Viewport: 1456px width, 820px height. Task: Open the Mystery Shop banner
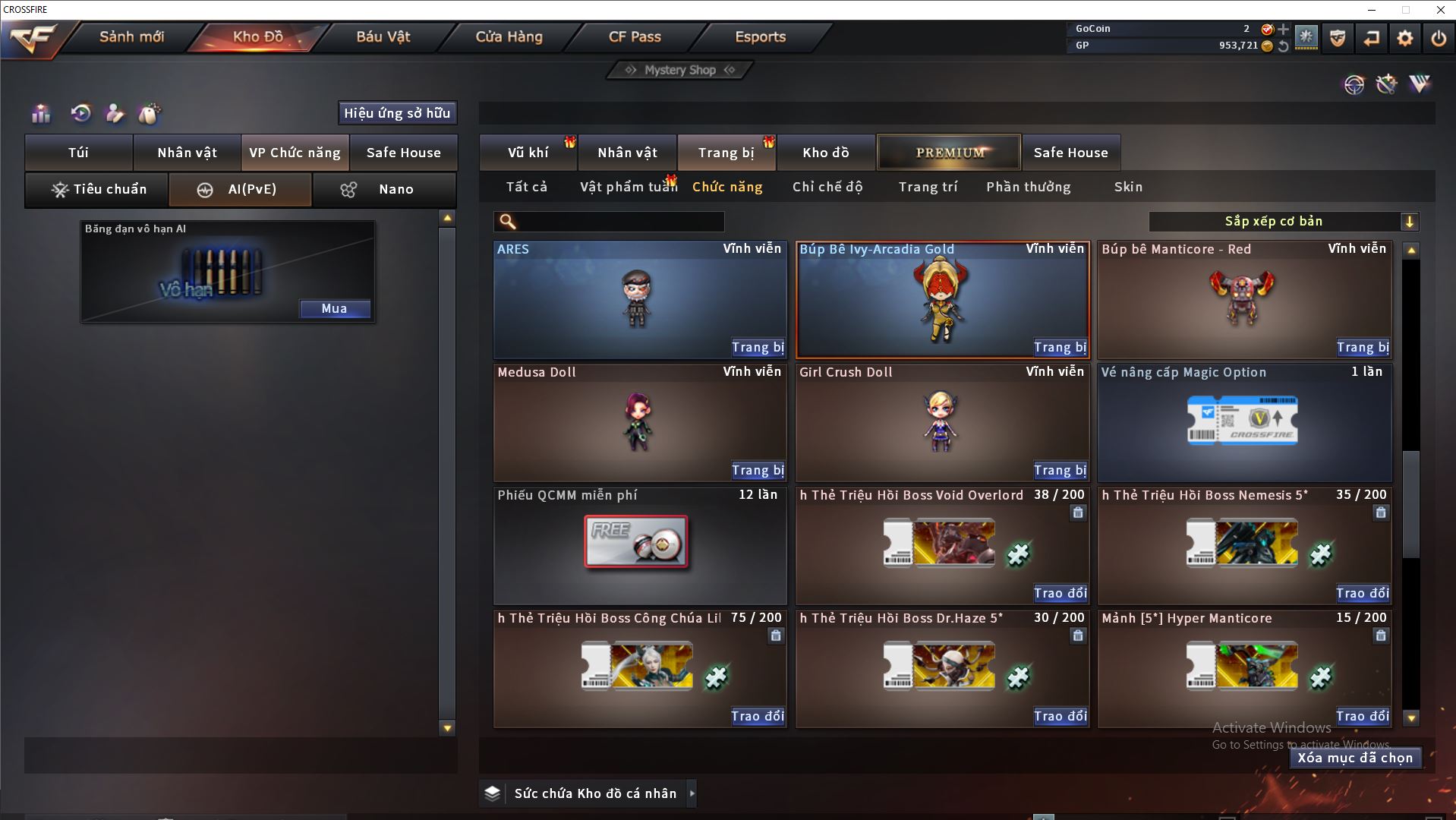680,70
